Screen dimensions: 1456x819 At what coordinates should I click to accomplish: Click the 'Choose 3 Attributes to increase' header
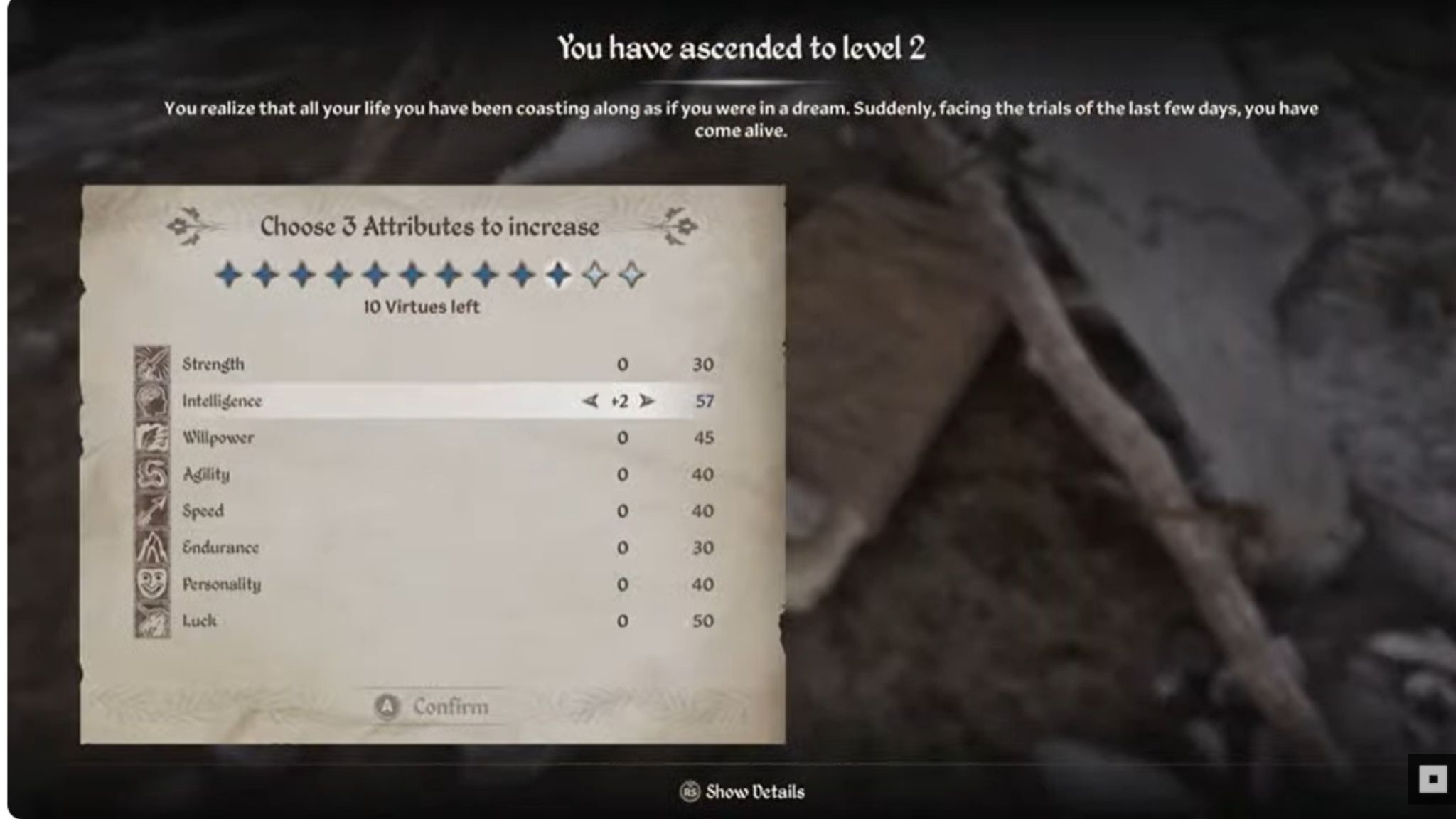pos(429,226)
